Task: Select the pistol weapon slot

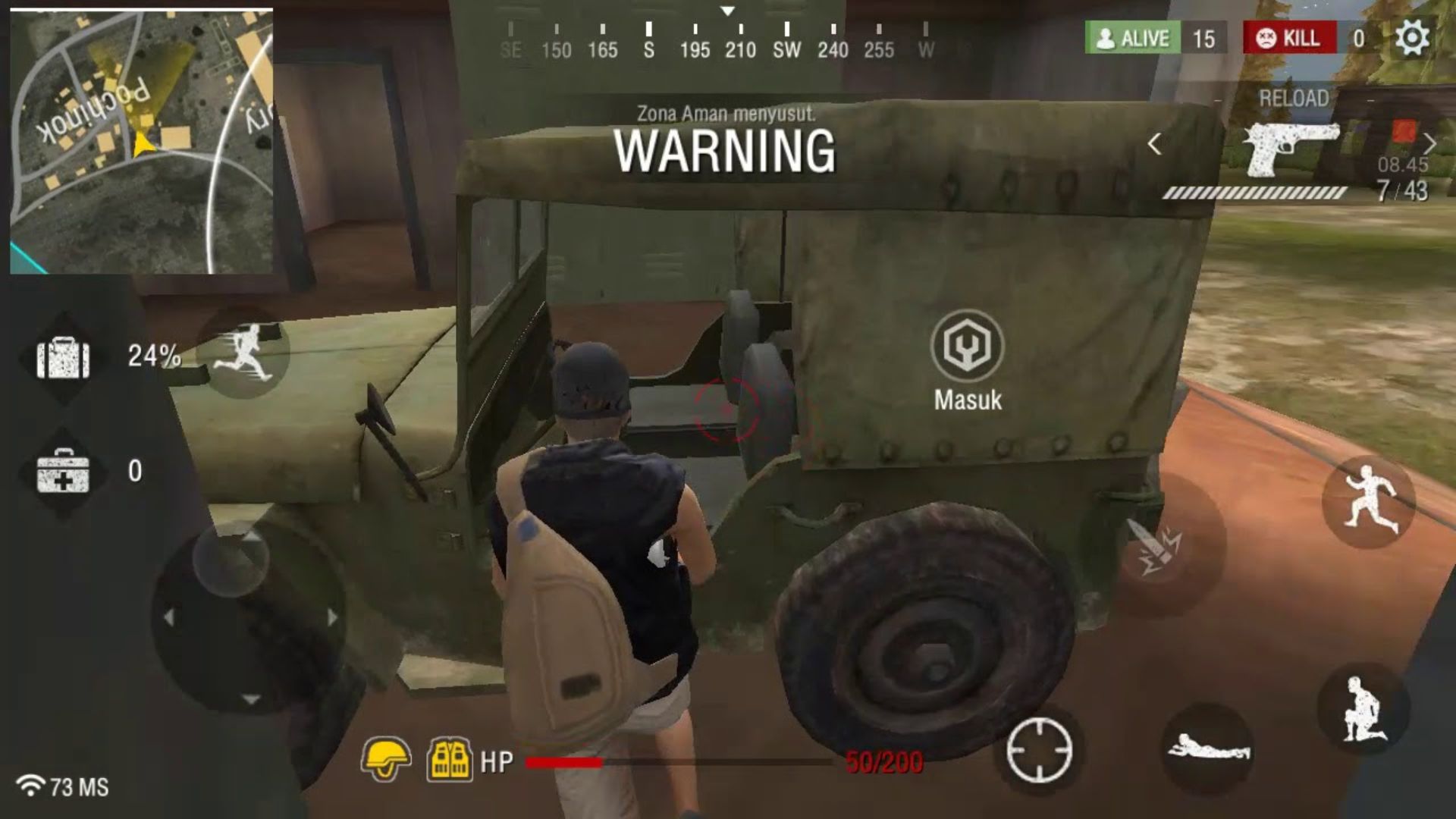Action: point(1291,149)
